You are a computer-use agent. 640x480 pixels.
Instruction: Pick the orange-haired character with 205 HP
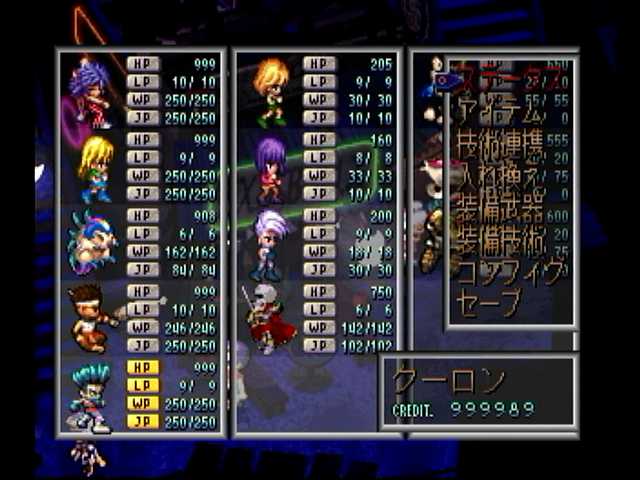coord(270,92)
